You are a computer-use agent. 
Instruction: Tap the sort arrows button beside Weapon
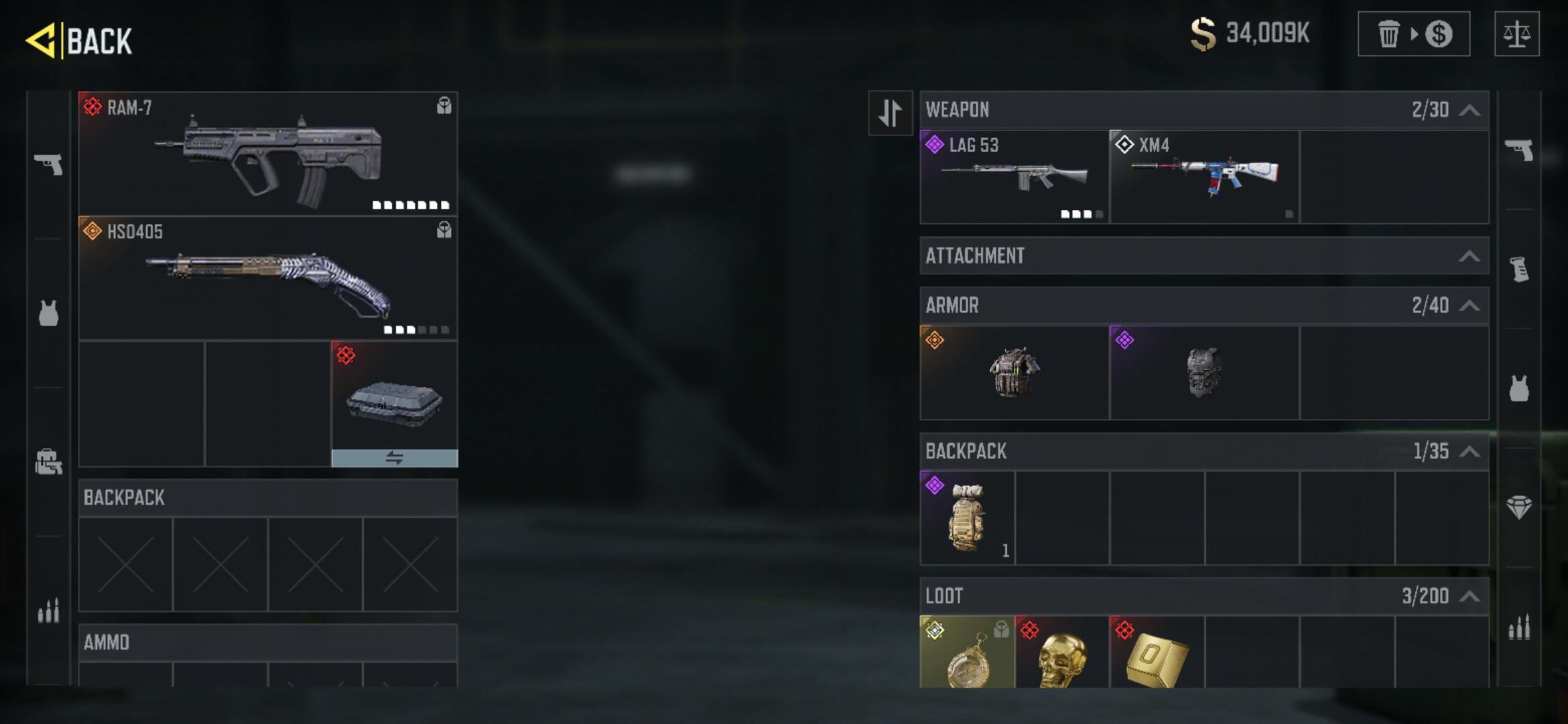[x=890, y=113]
